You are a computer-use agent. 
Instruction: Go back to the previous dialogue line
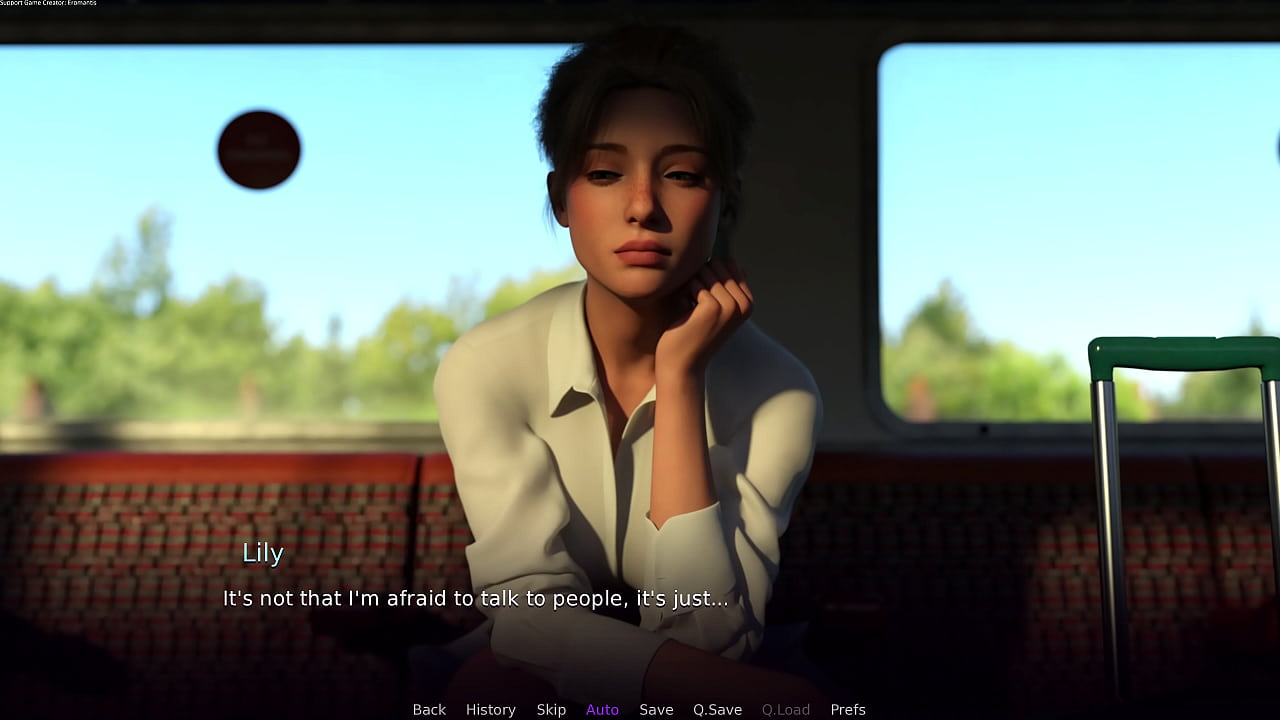tap(429, 710)
